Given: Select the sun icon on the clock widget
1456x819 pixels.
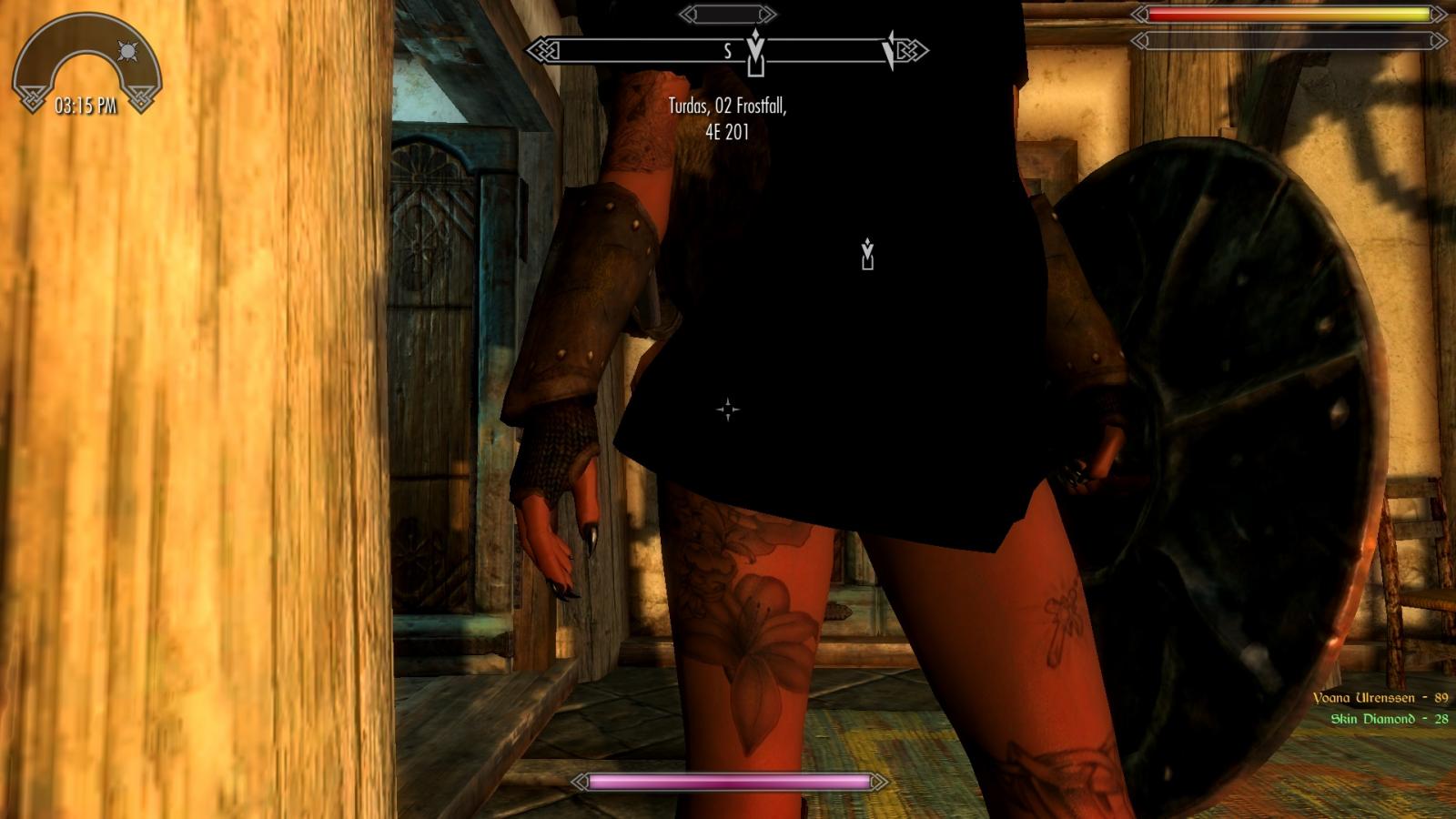Looking at the screenshot, I should (x=127, y=51).
